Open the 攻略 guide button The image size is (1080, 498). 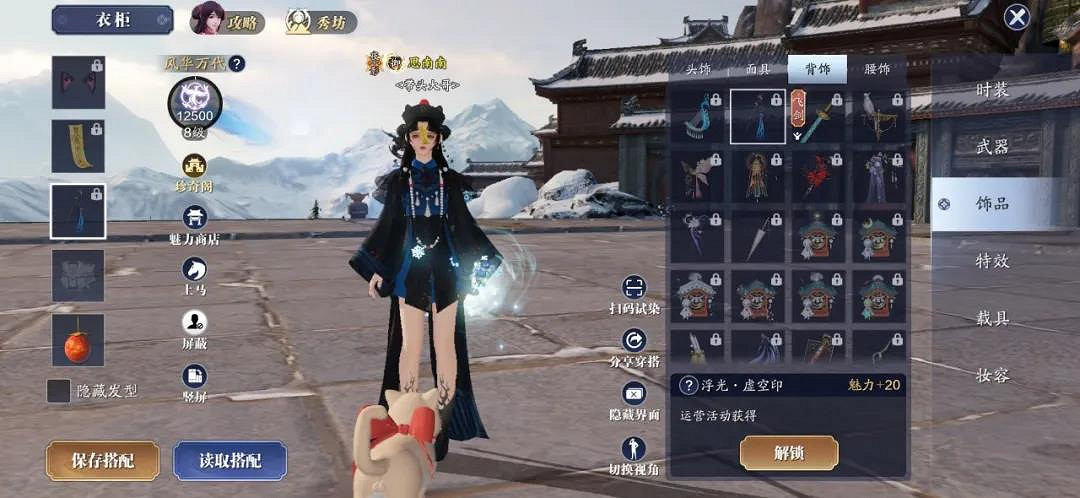coord(228,20)
